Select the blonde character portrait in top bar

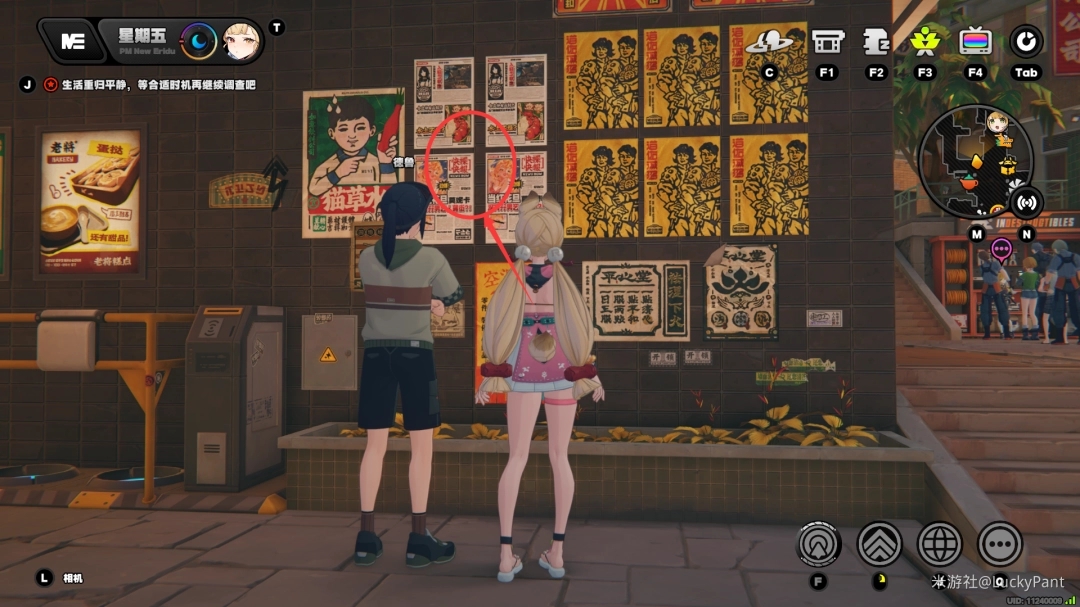tap(241, 41)
